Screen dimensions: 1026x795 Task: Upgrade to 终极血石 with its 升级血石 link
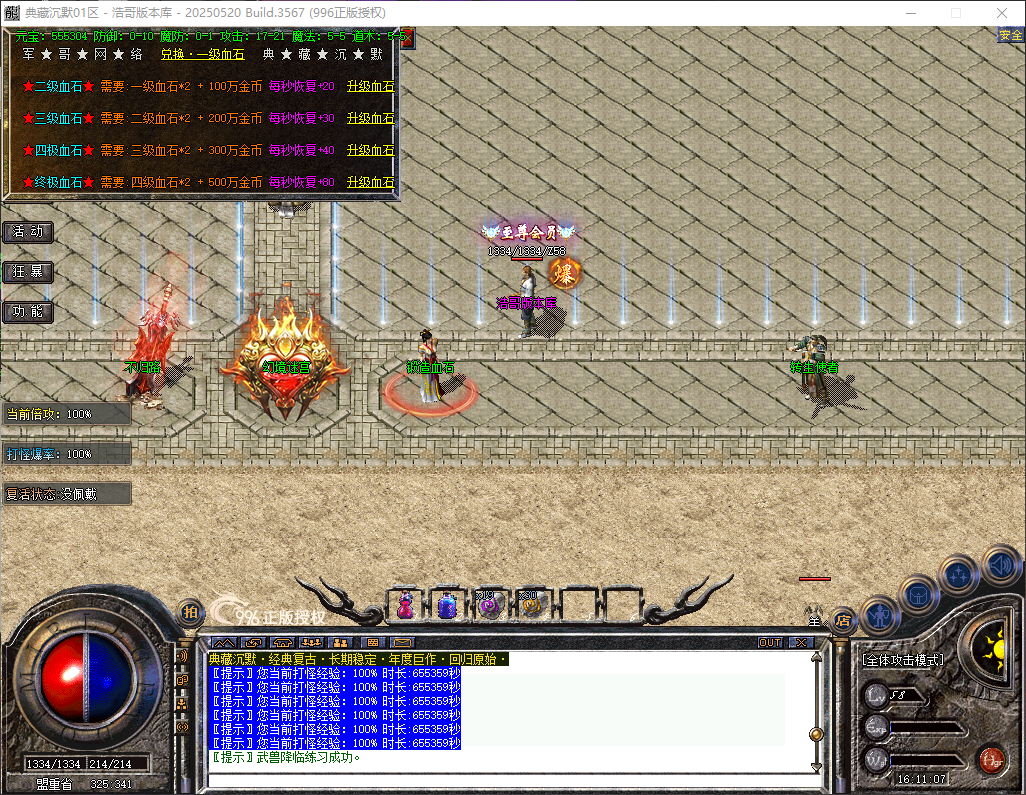[x=370, y=183]
